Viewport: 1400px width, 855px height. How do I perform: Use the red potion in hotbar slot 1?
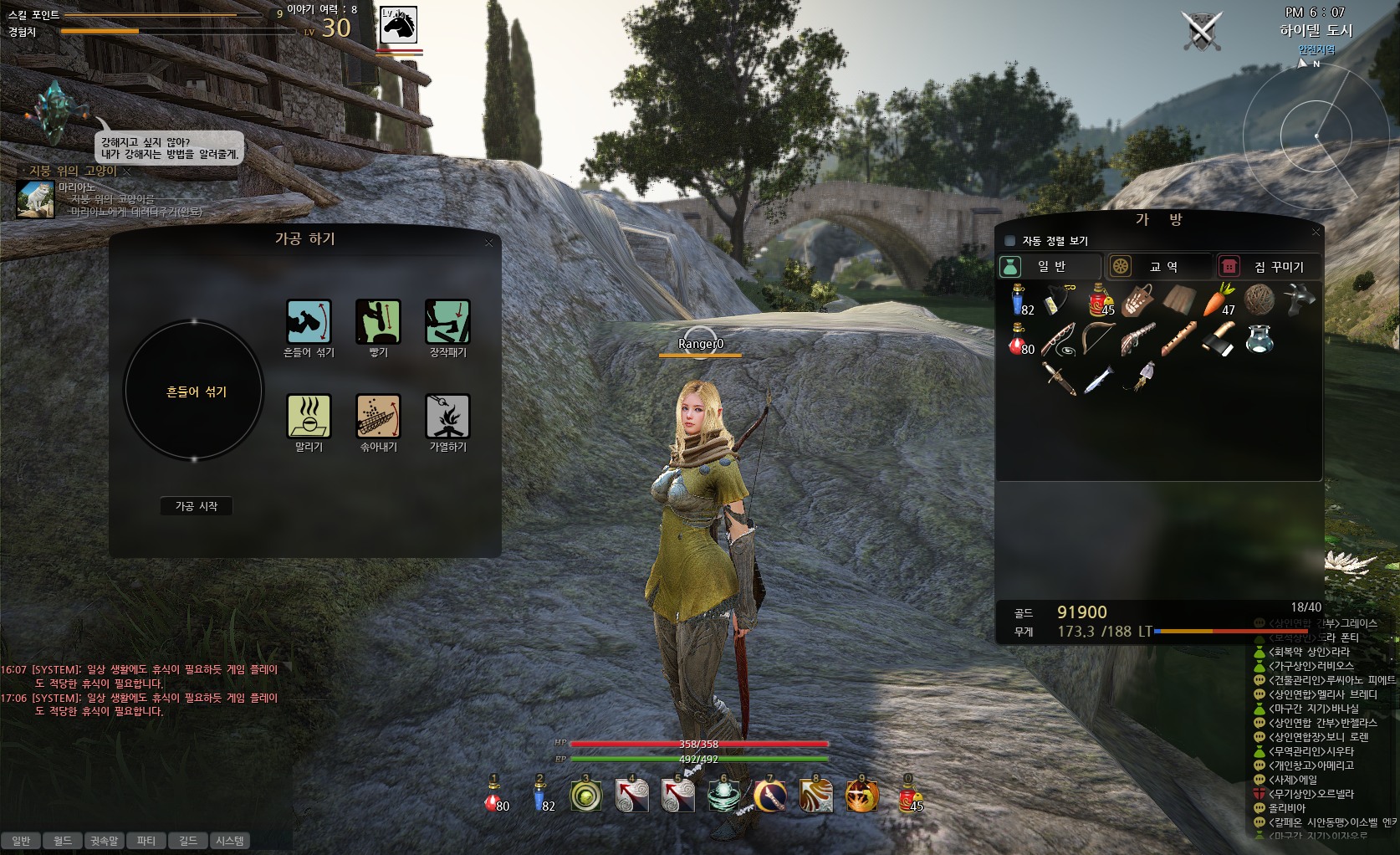coord(494,797)
